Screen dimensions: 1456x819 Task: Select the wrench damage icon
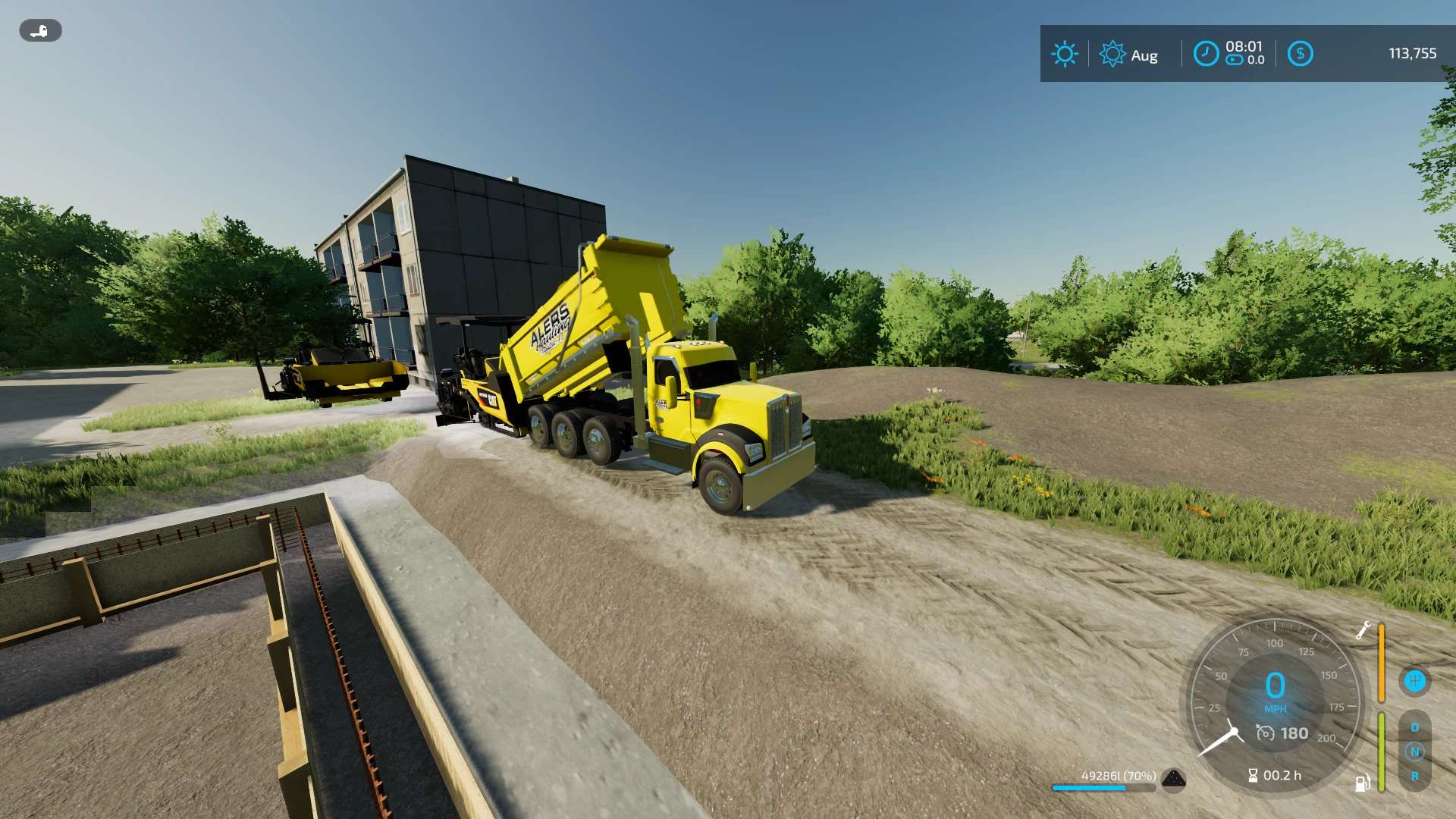click(x=1363, y=630)
